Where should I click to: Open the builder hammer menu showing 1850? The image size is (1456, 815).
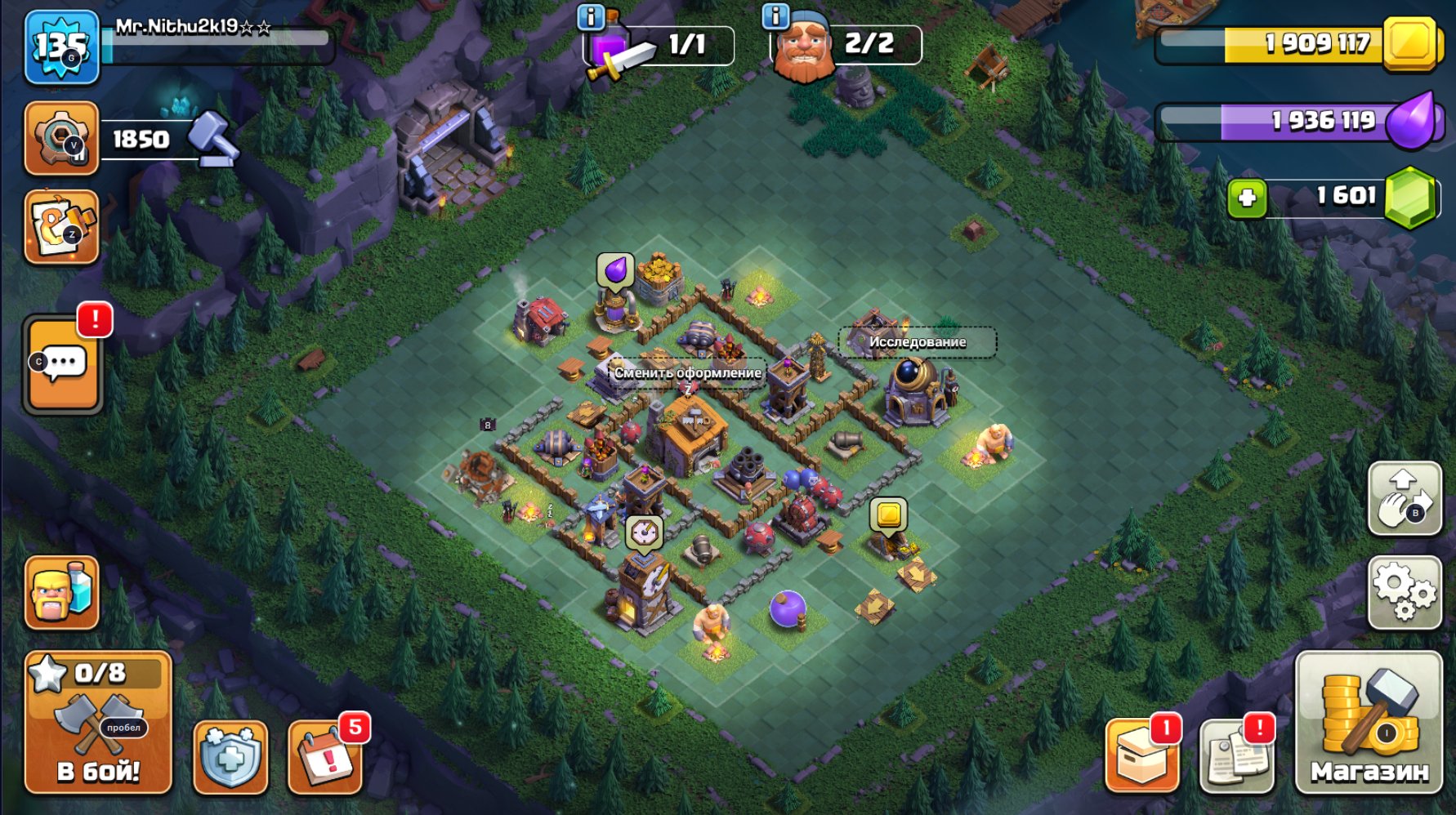click(61, 135)
